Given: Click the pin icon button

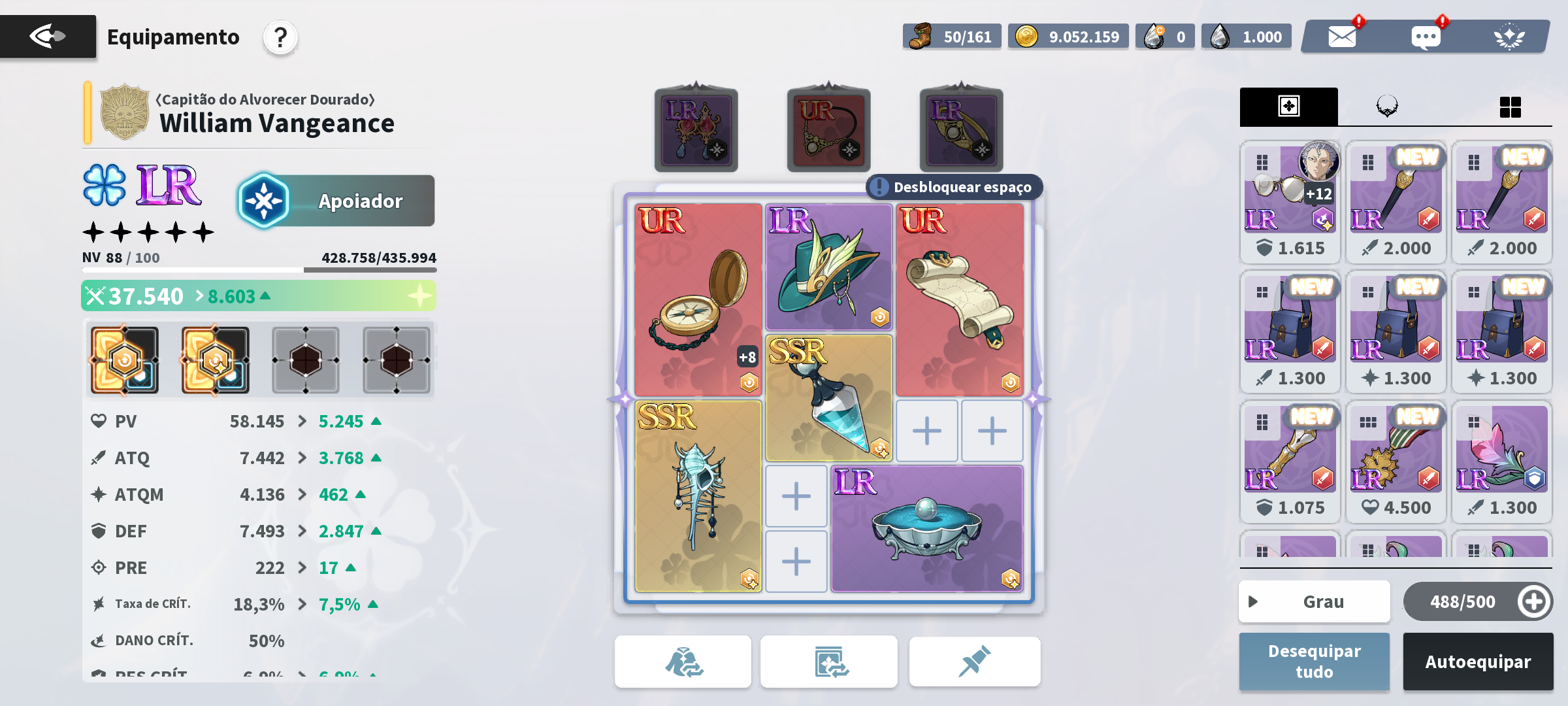Looking at the screenshot, I should pyautogui.click(x=974, y=662).
